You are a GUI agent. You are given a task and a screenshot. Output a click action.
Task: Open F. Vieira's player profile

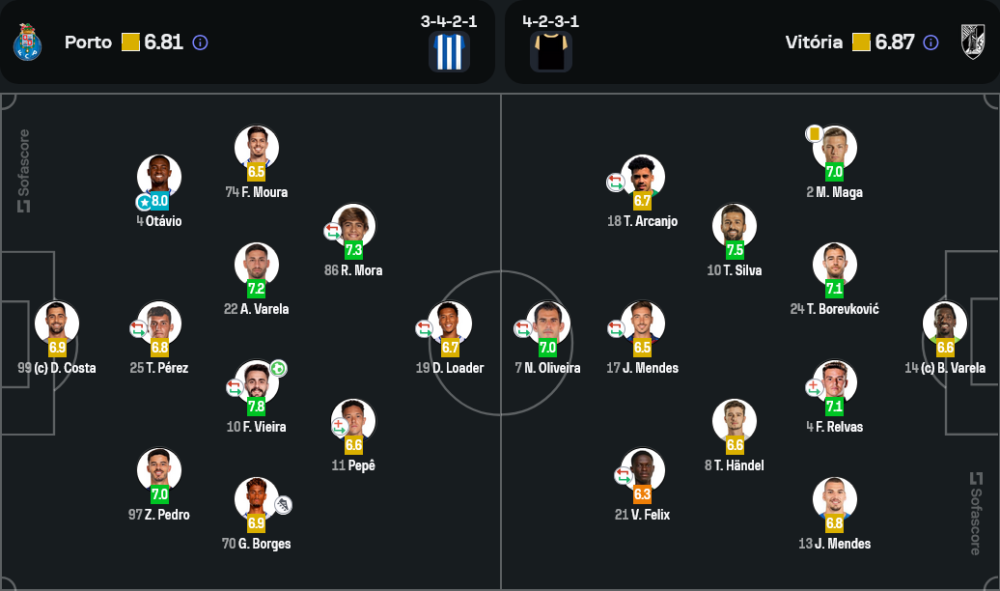click(x=257, y=382)
